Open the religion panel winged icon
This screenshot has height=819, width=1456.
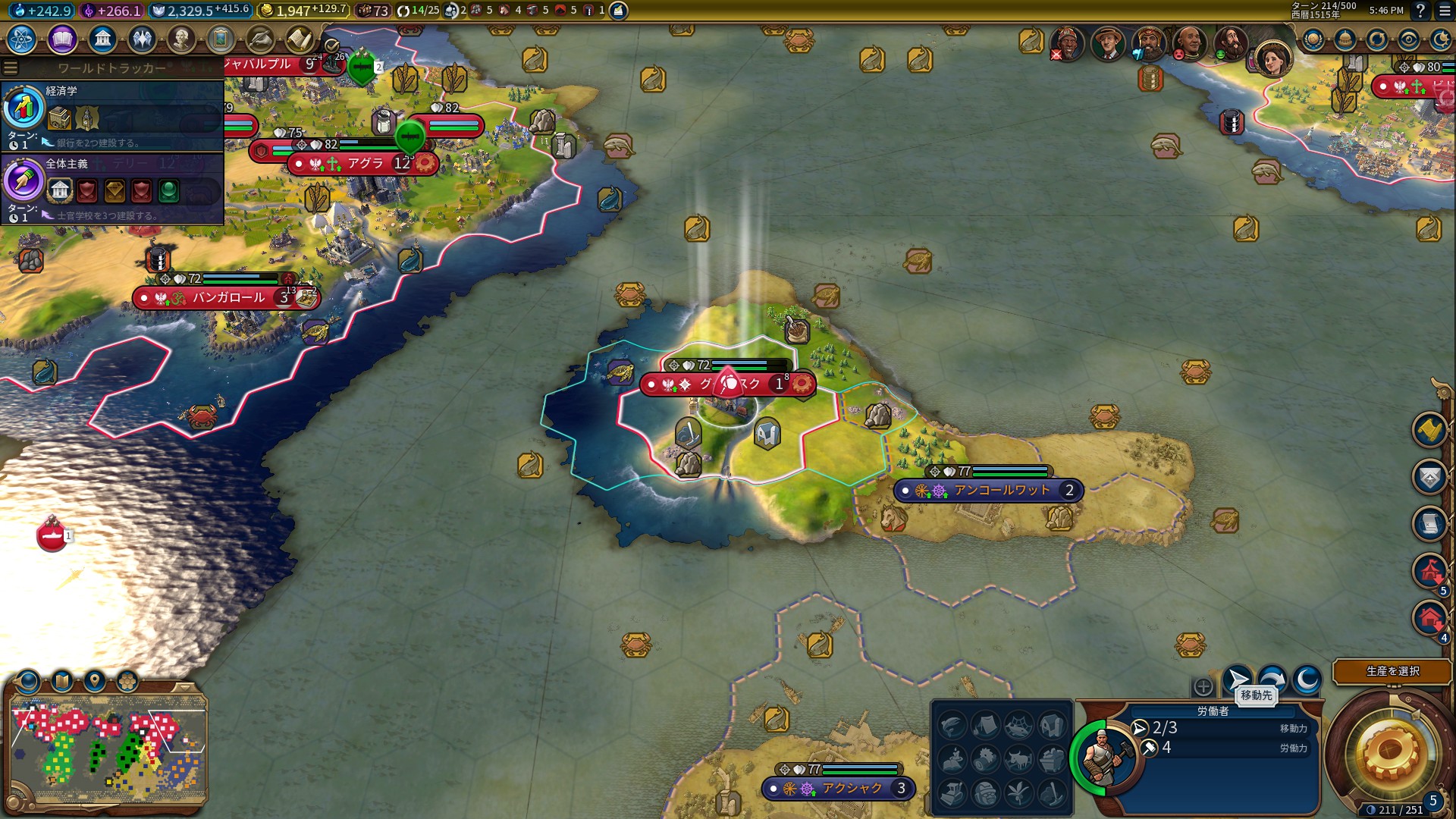(x=142, y=39)
